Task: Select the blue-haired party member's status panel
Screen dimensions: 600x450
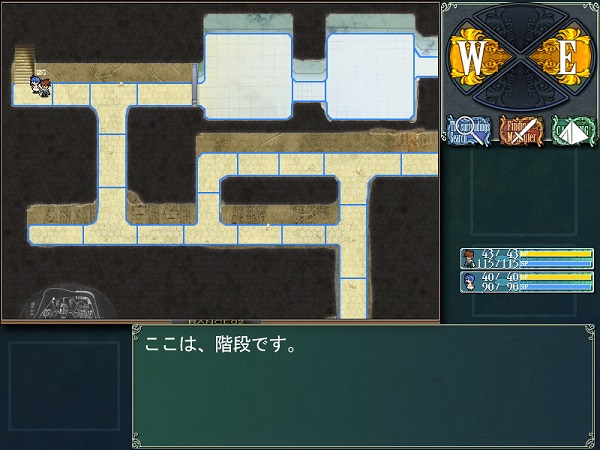Action: (526, 281)
